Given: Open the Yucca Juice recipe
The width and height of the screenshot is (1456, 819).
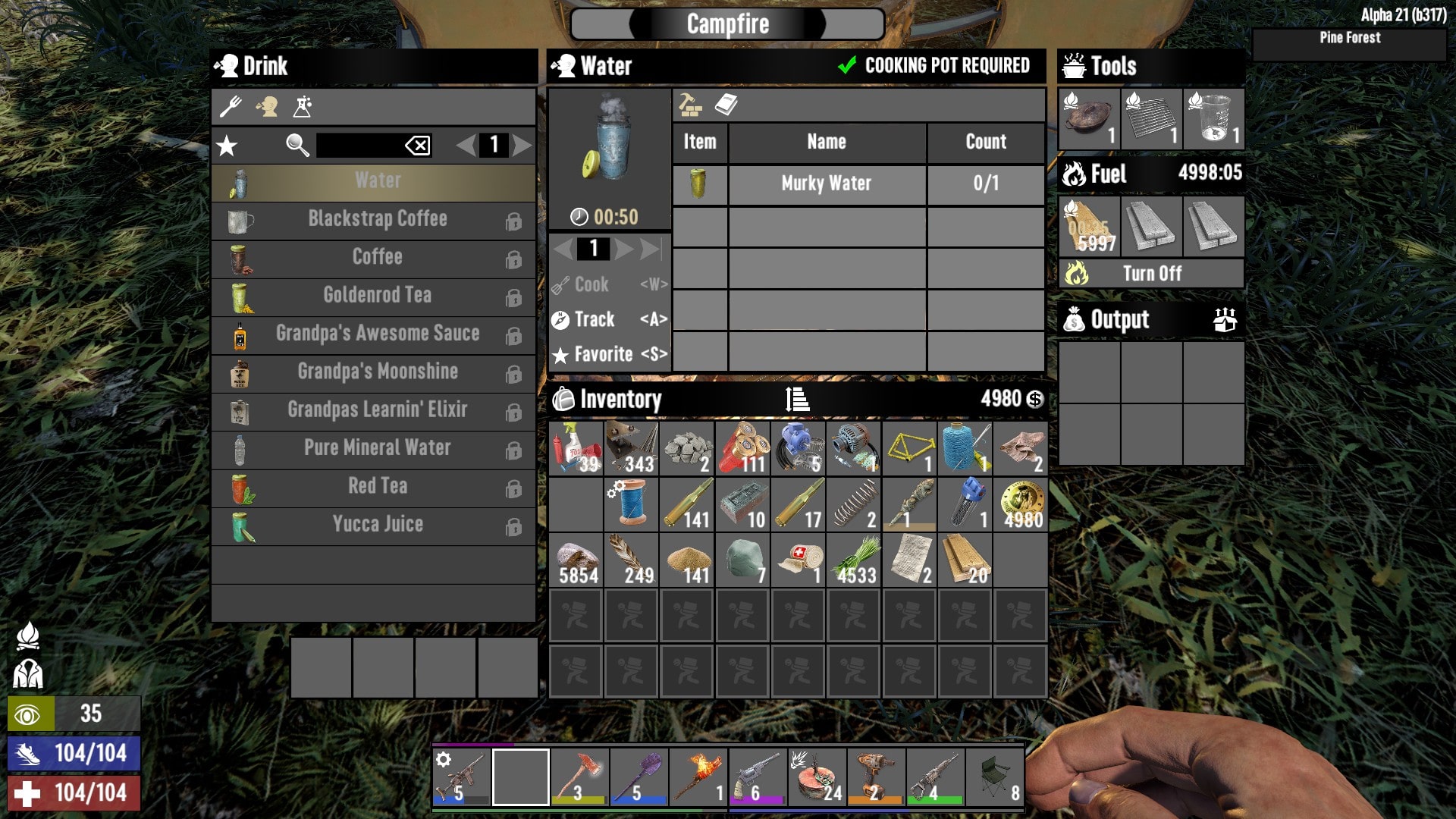Looking at the screenshot, I should tap(377, 525).
